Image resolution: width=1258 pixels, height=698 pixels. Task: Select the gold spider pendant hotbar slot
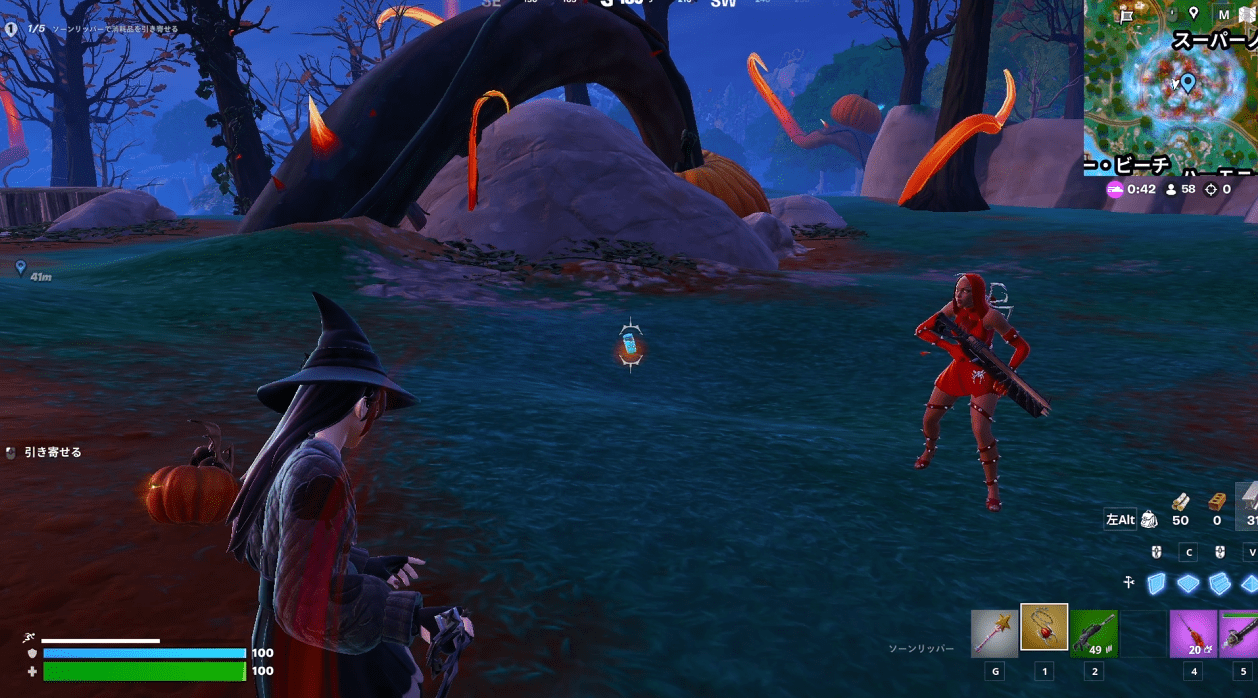[x=1044, y=632]
